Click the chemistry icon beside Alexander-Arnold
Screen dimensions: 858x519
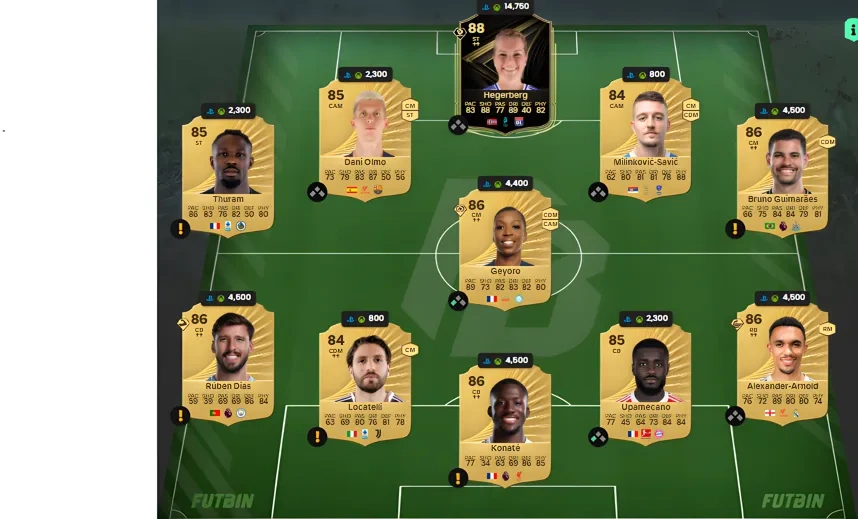[x=735, y=415]
